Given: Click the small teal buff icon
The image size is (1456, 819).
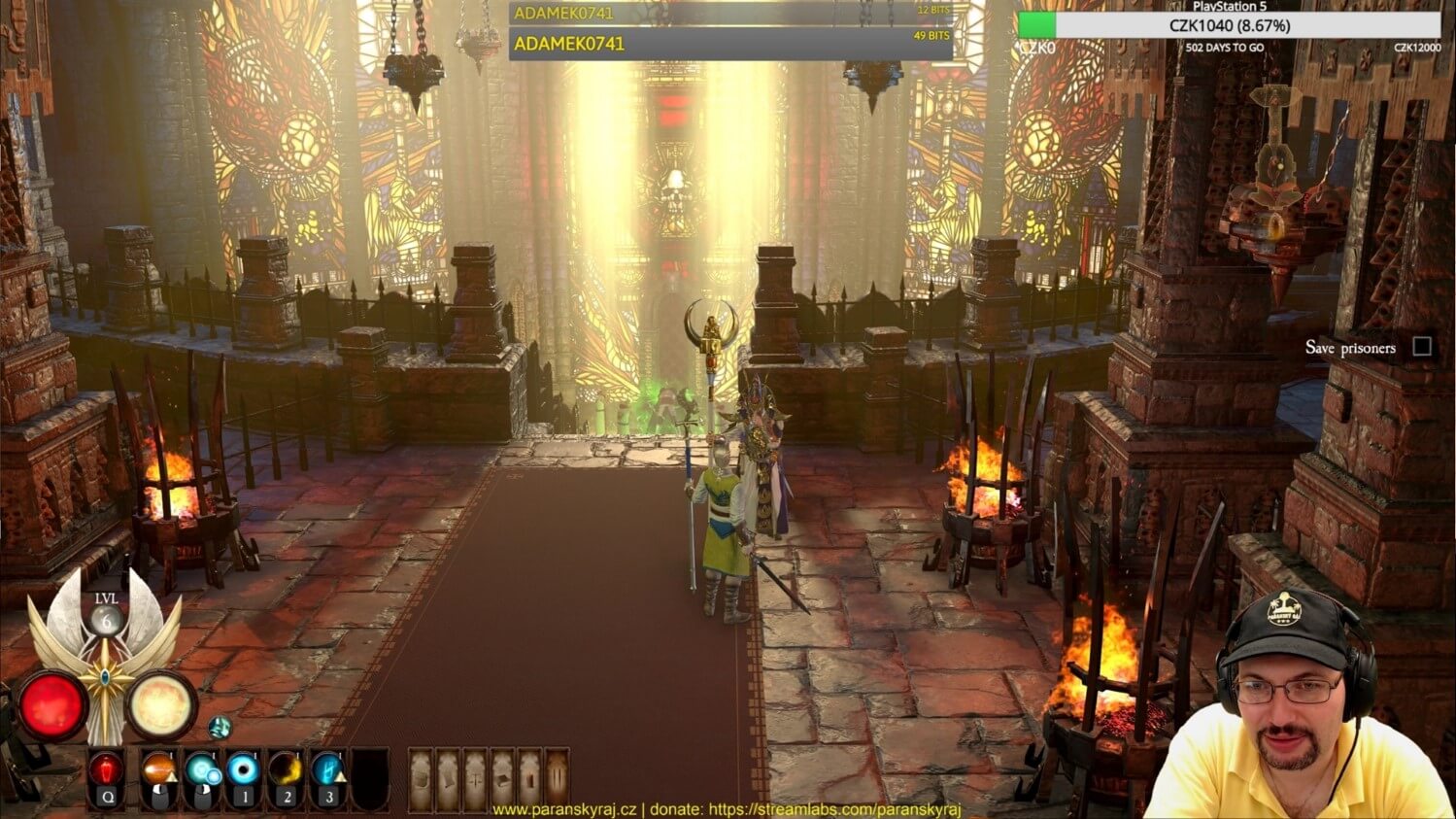Looking at the screenshot, I should pyautogui.click(x=220, y=727).
